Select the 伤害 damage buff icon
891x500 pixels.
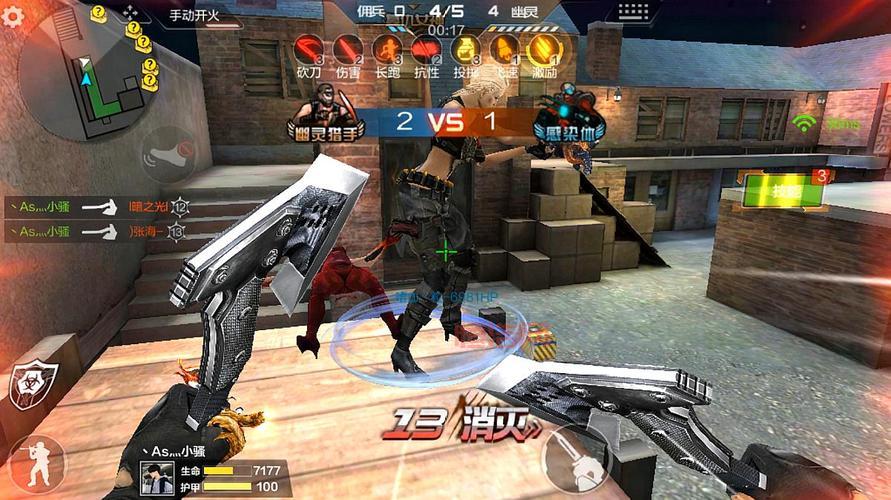347,48
